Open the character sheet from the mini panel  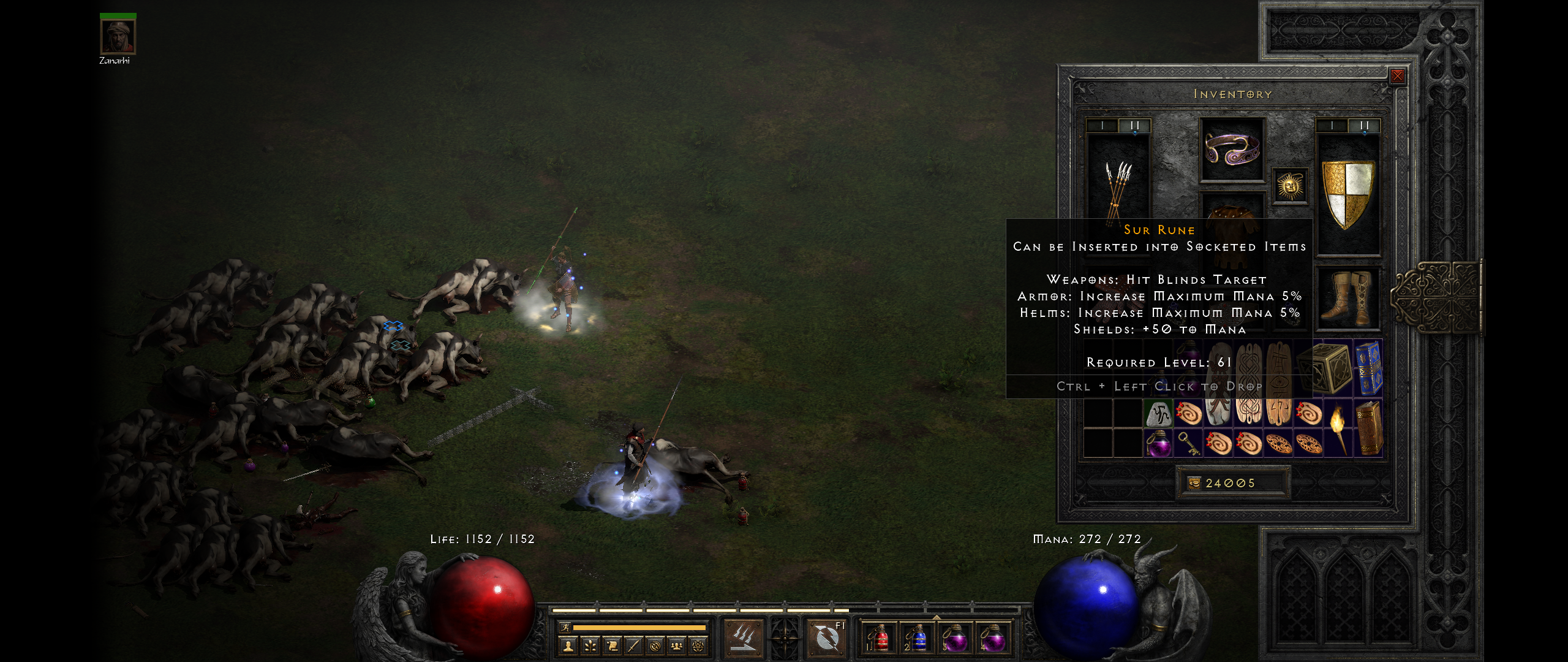coord(569,645)
